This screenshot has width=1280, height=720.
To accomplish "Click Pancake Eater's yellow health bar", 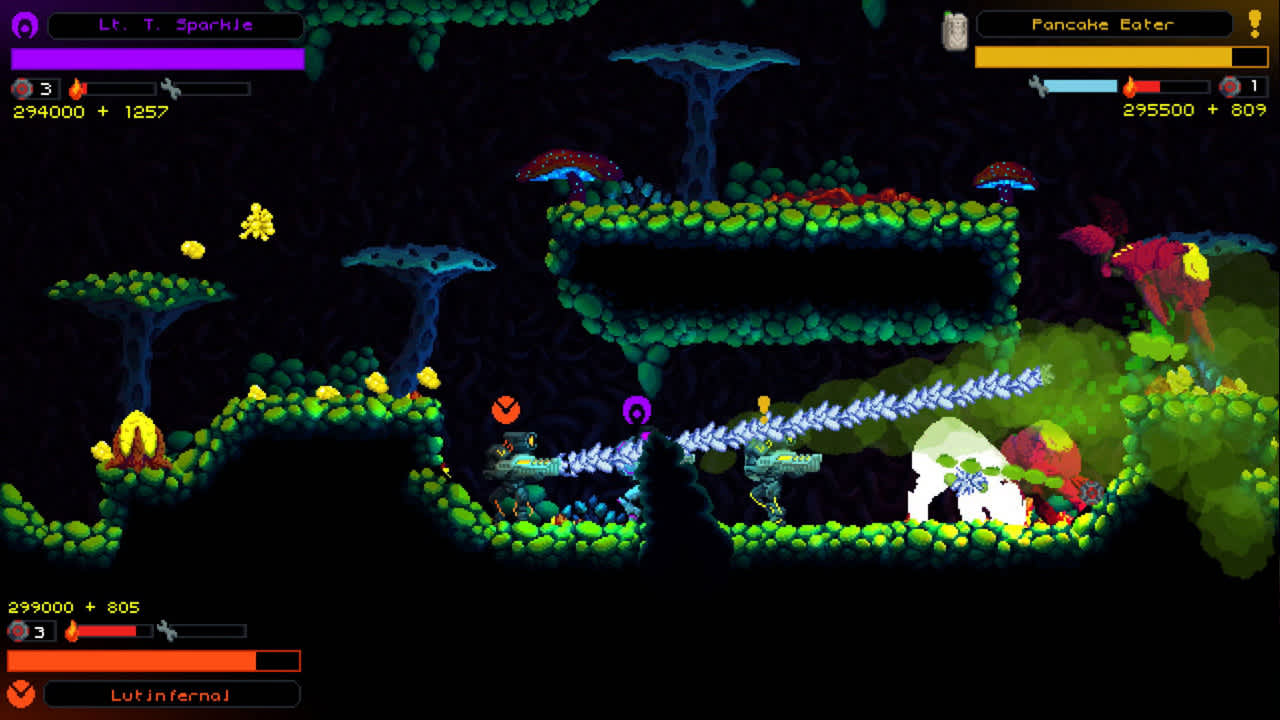I will [x=1100, y=57].
